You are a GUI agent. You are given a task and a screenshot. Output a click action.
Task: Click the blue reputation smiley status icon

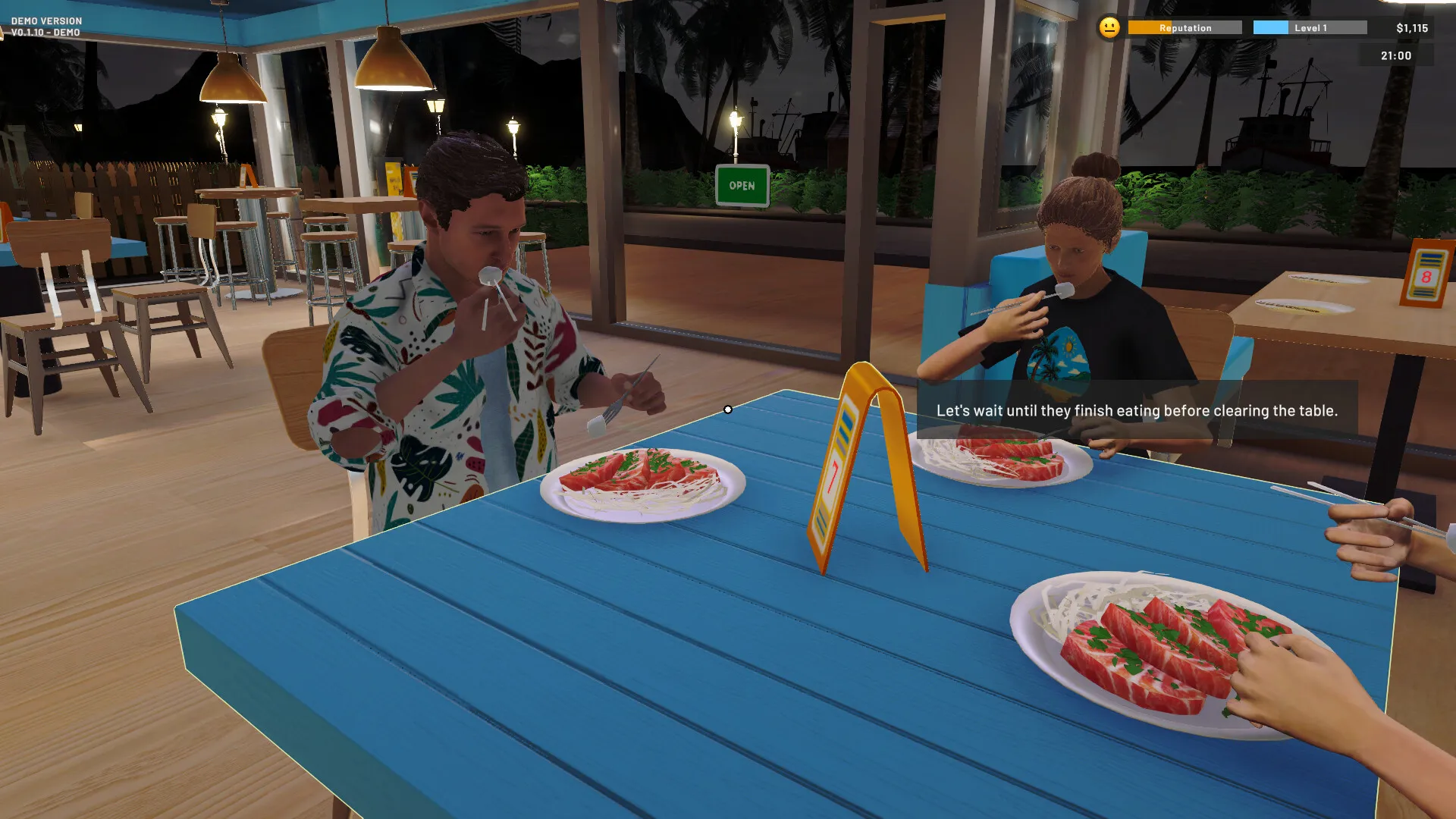1109,27
